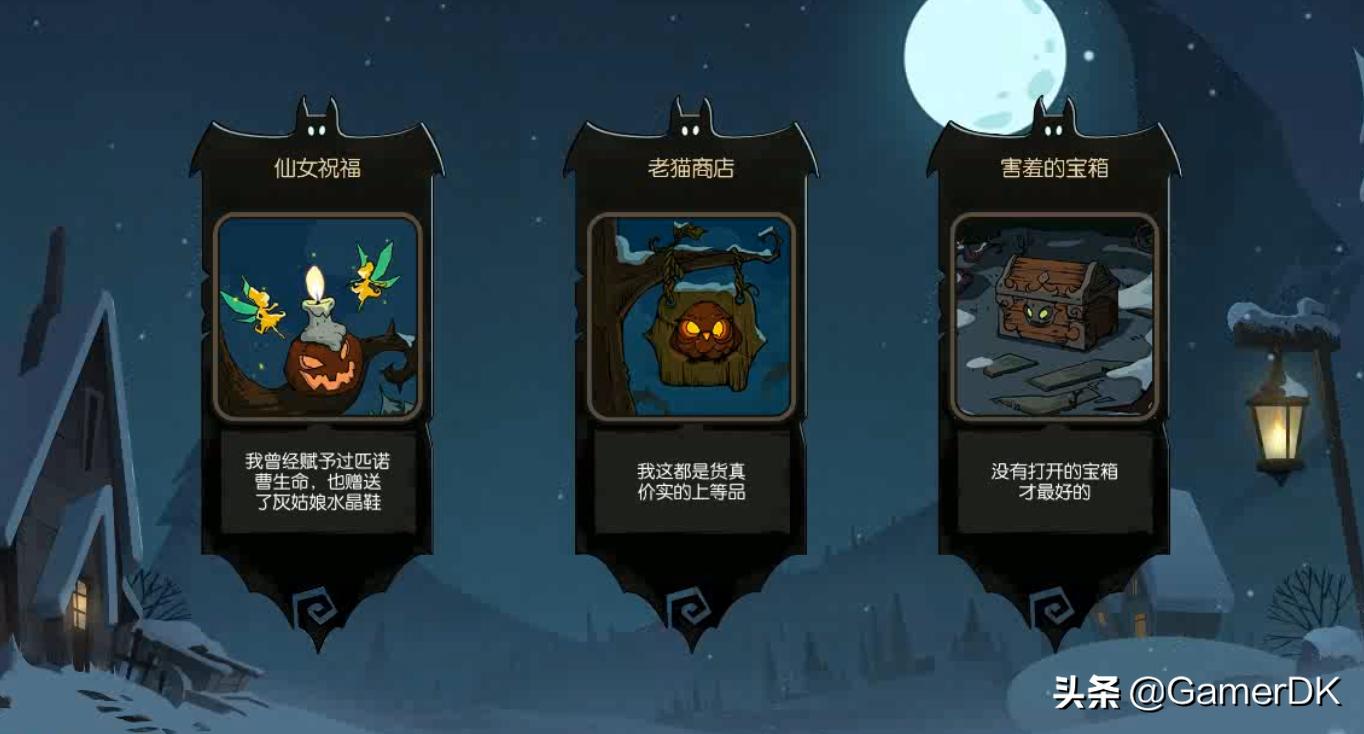This screenshot has width=1364, height=734.
Task: Click the treasure chest illustration
Action: tap(1052, 310)
